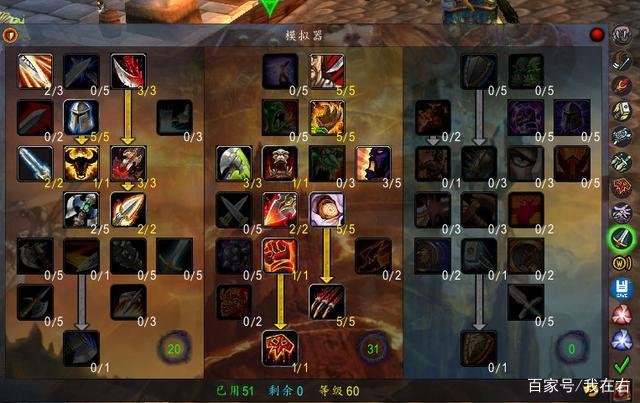640x403 pixels.
Task: Select the Cruelty talent in Fury
Action: point(327,70)
